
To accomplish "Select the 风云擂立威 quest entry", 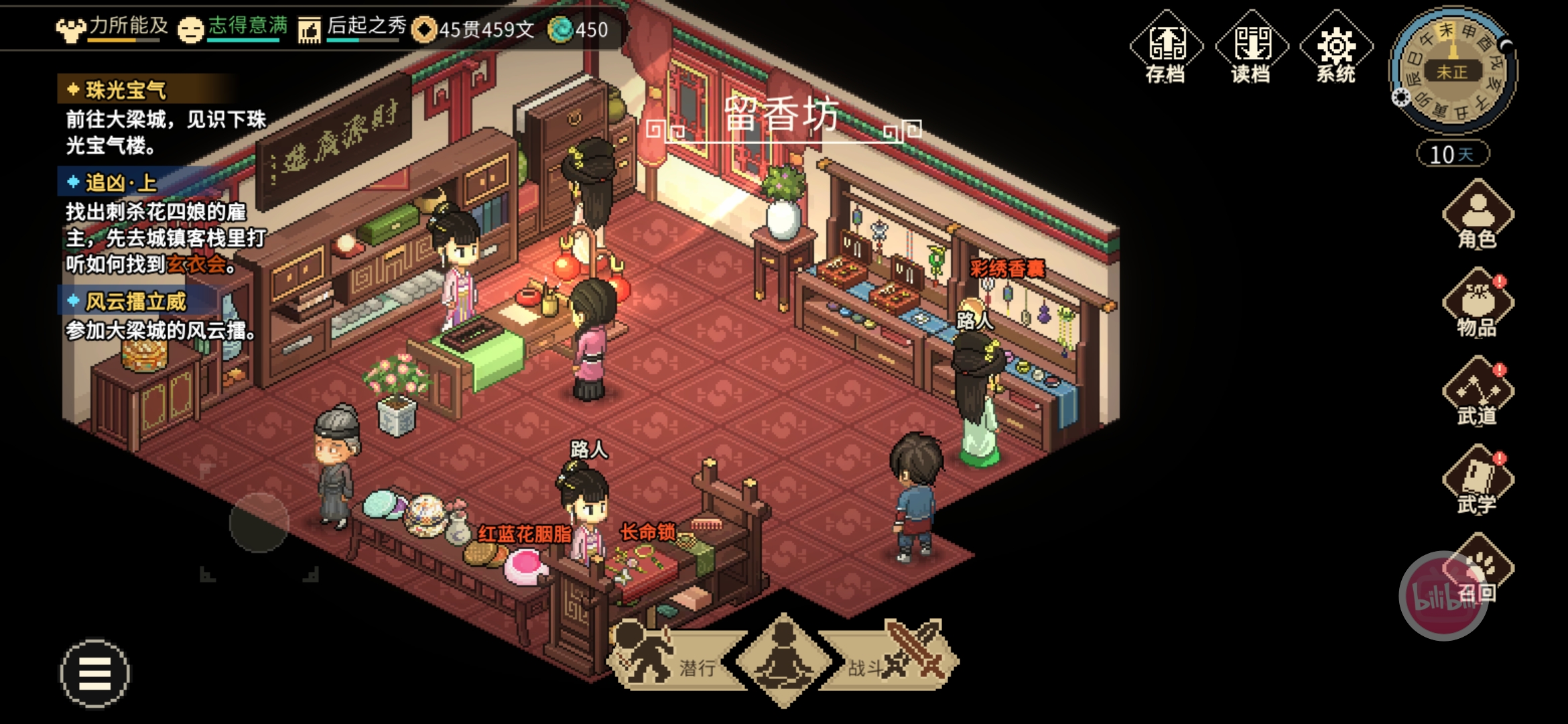I will [x=135, y=302].
